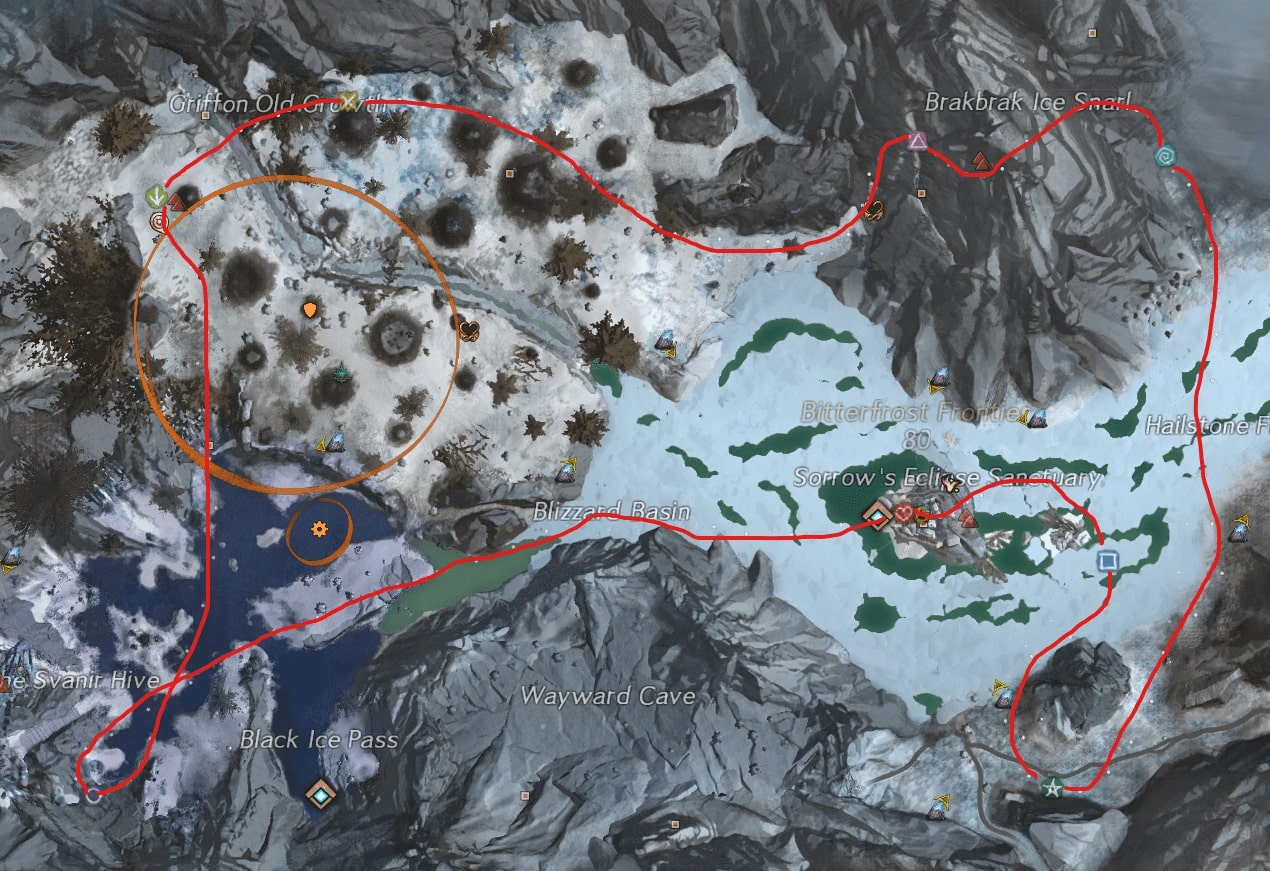This screenshot has width=1270, height=871.
Task: Select the teal spiral map marker
Action: pos(1165,156)
